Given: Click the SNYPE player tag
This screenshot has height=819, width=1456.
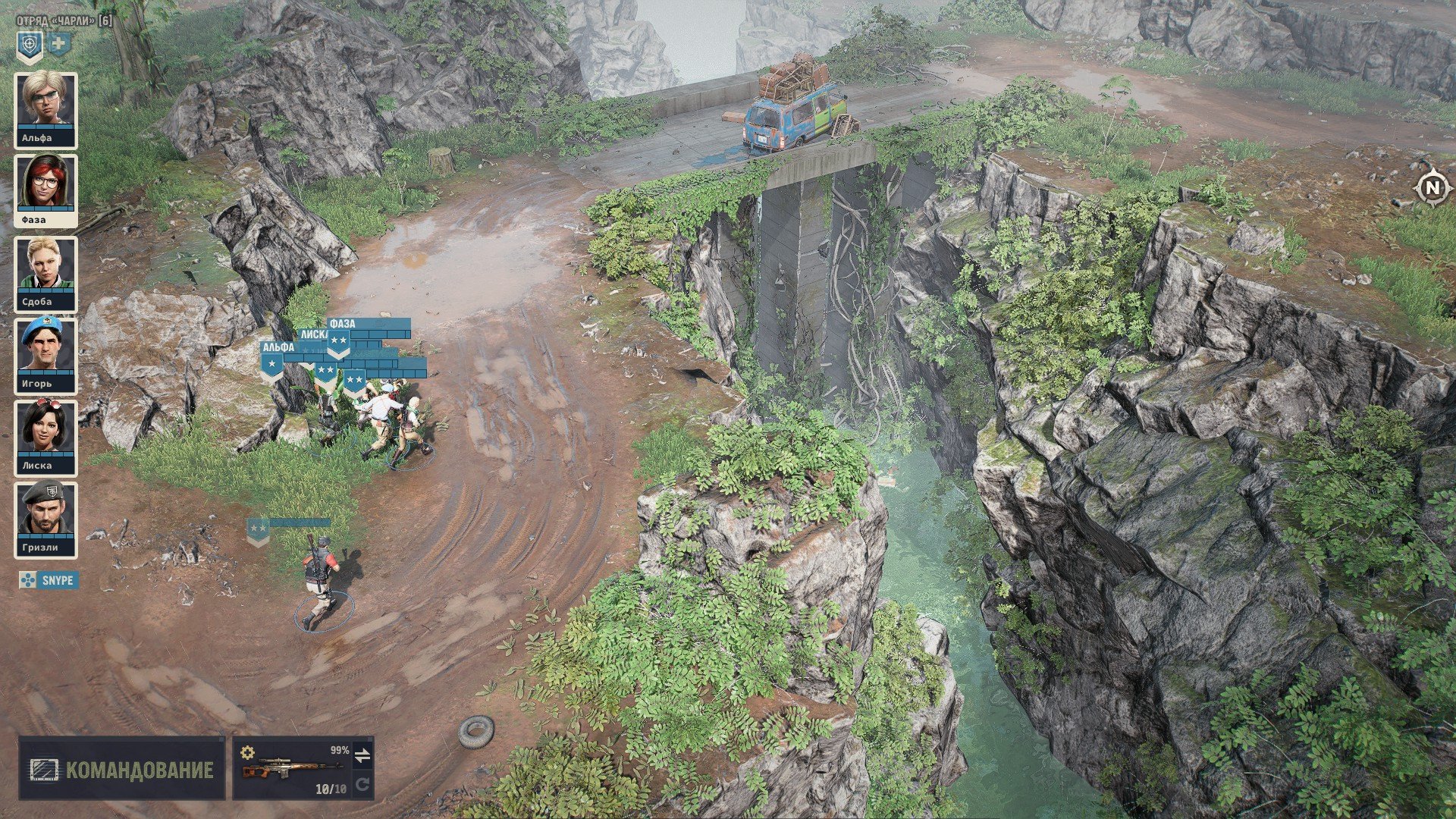Looking at the screenshot, I should pos(49,581).
